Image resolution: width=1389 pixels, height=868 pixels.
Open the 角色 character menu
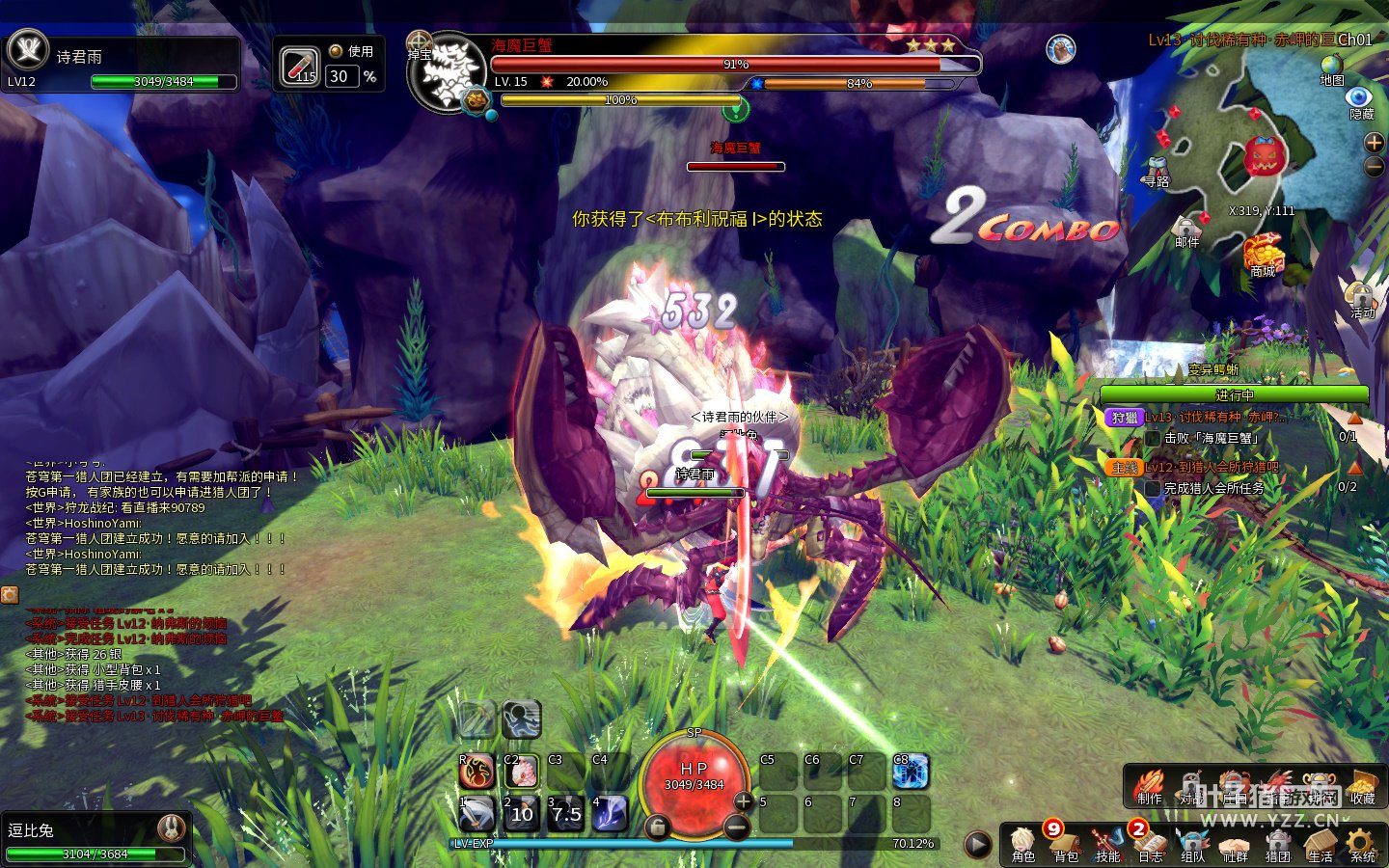pos(1023,844)
